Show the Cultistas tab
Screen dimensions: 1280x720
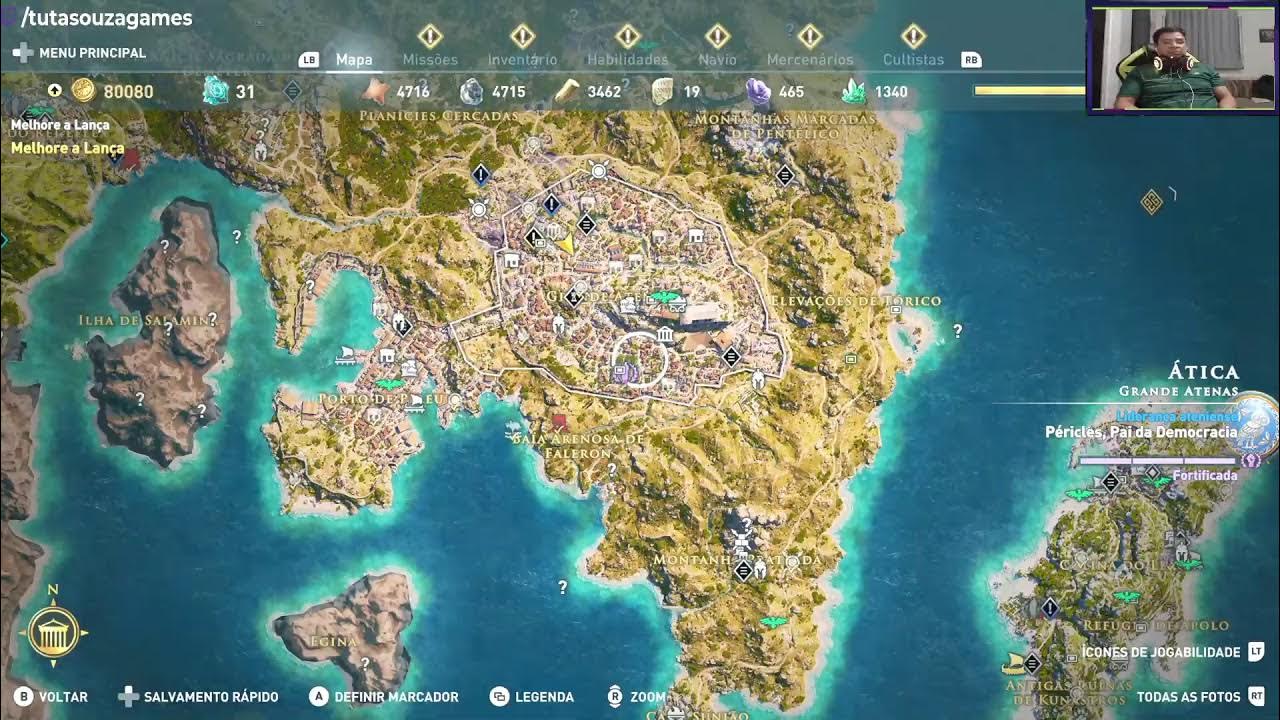[x=913, y=59]
